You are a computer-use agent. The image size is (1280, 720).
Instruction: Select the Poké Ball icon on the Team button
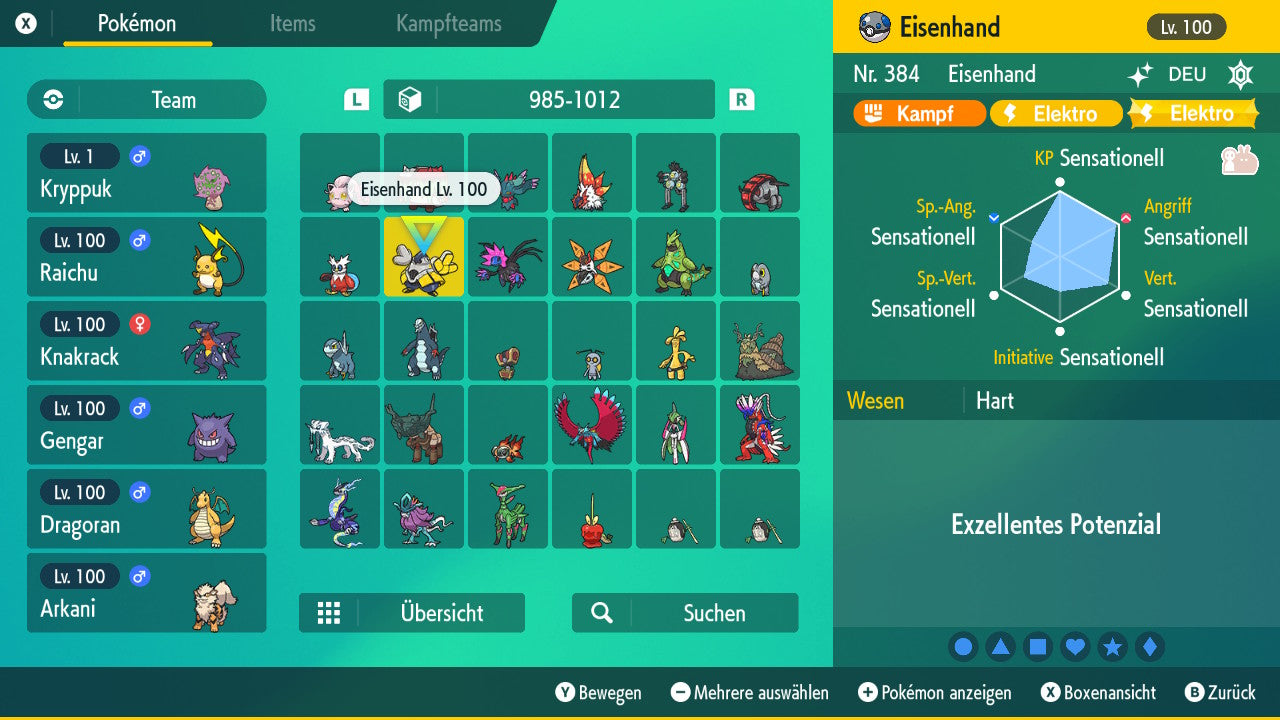pyautogui.click(x=51, y=99)
